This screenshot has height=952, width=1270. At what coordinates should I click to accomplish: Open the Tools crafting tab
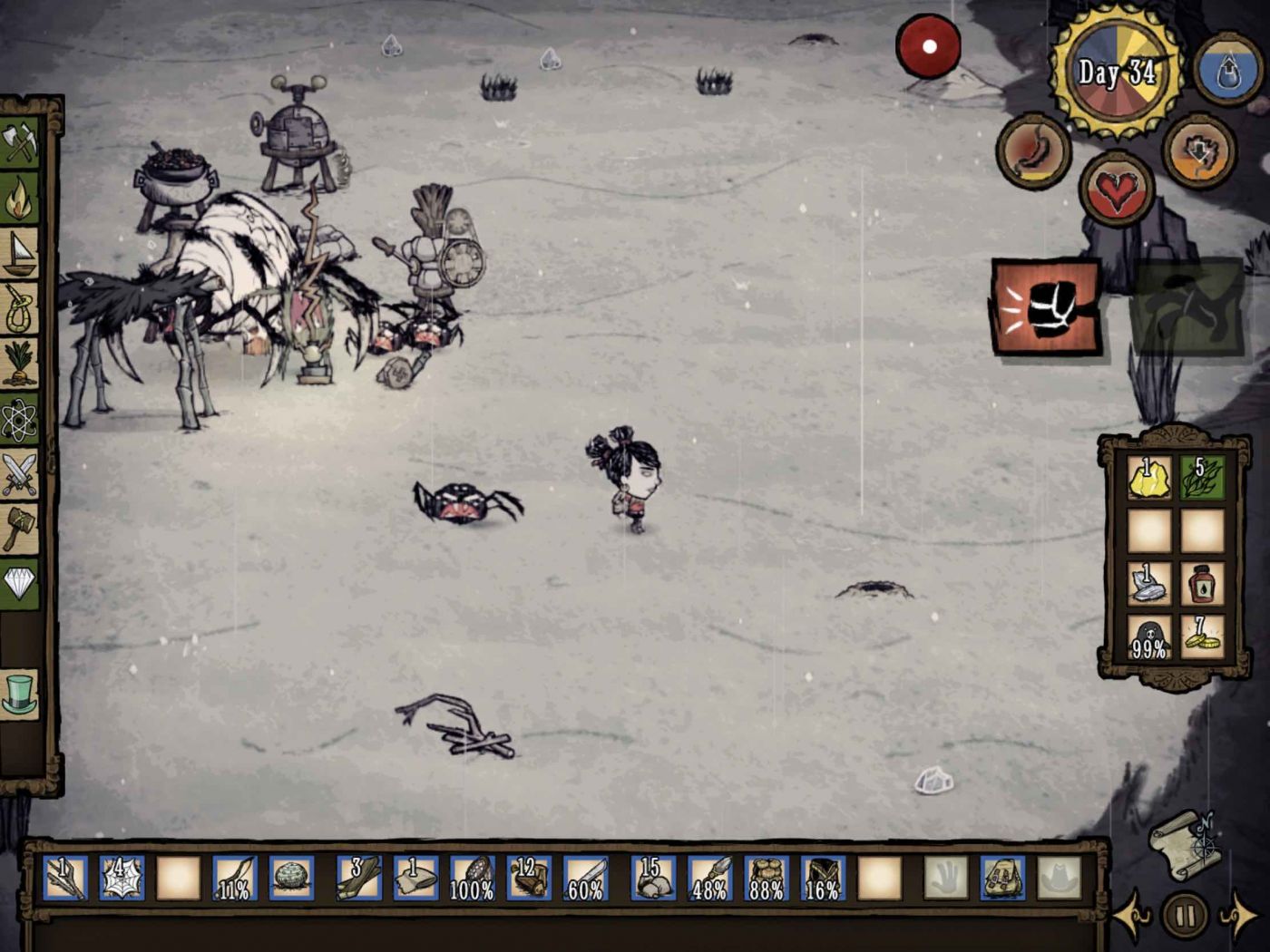point(20,143)
